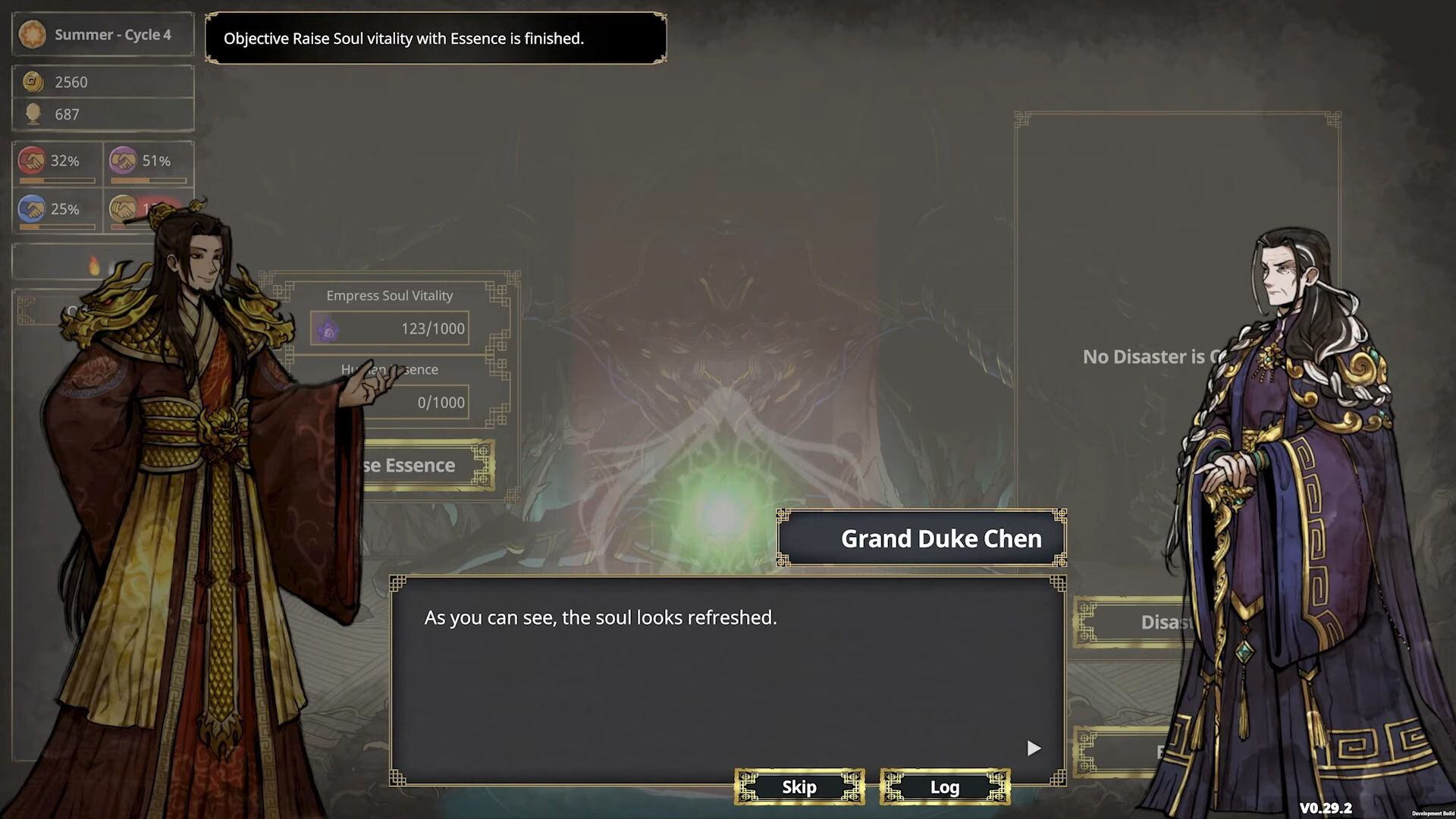This screenshot has height=819, width=1456.
Task: Click the Essence button under Human Essence
Action: click(x=425, y=465)
